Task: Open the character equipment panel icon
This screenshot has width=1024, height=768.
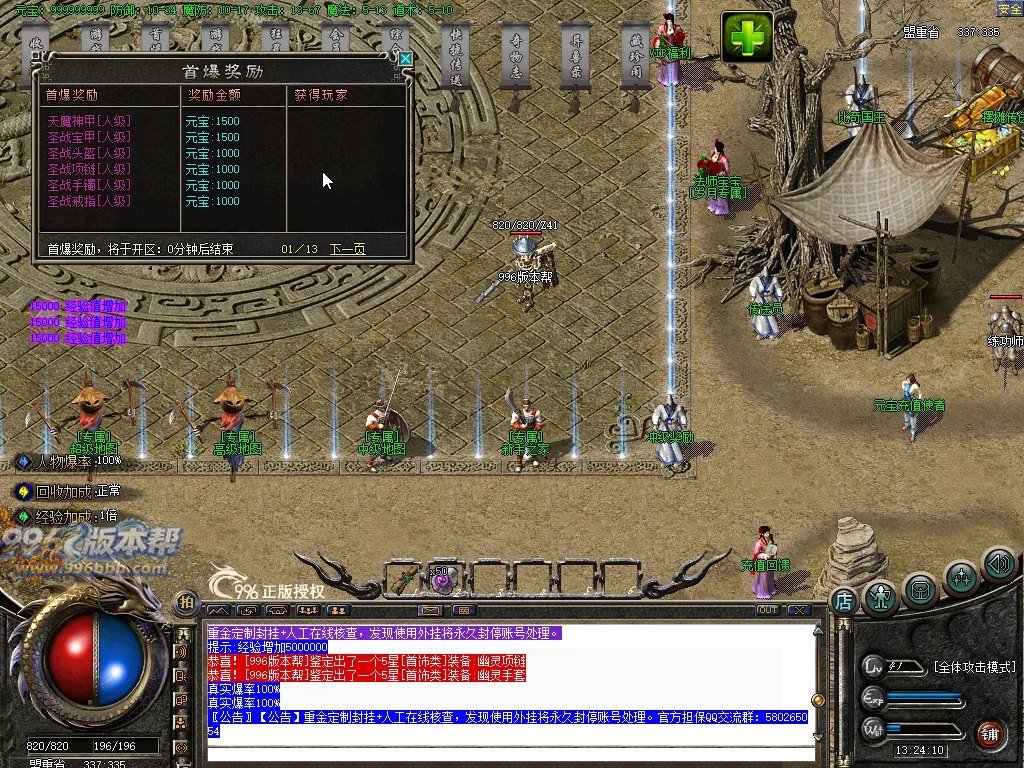Action: pos(881,597)
